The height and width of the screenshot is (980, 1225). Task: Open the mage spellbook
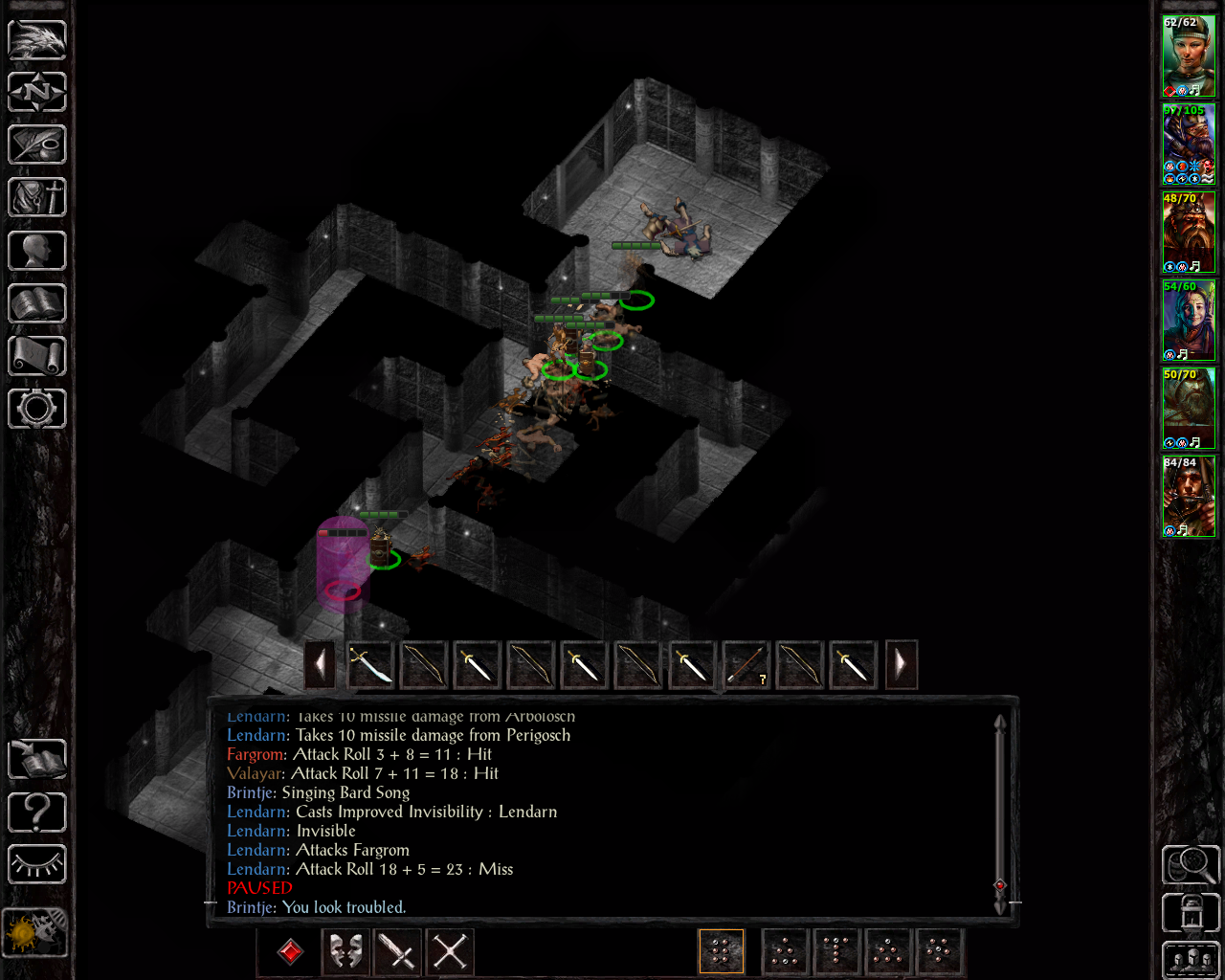[x=37, y=303]
